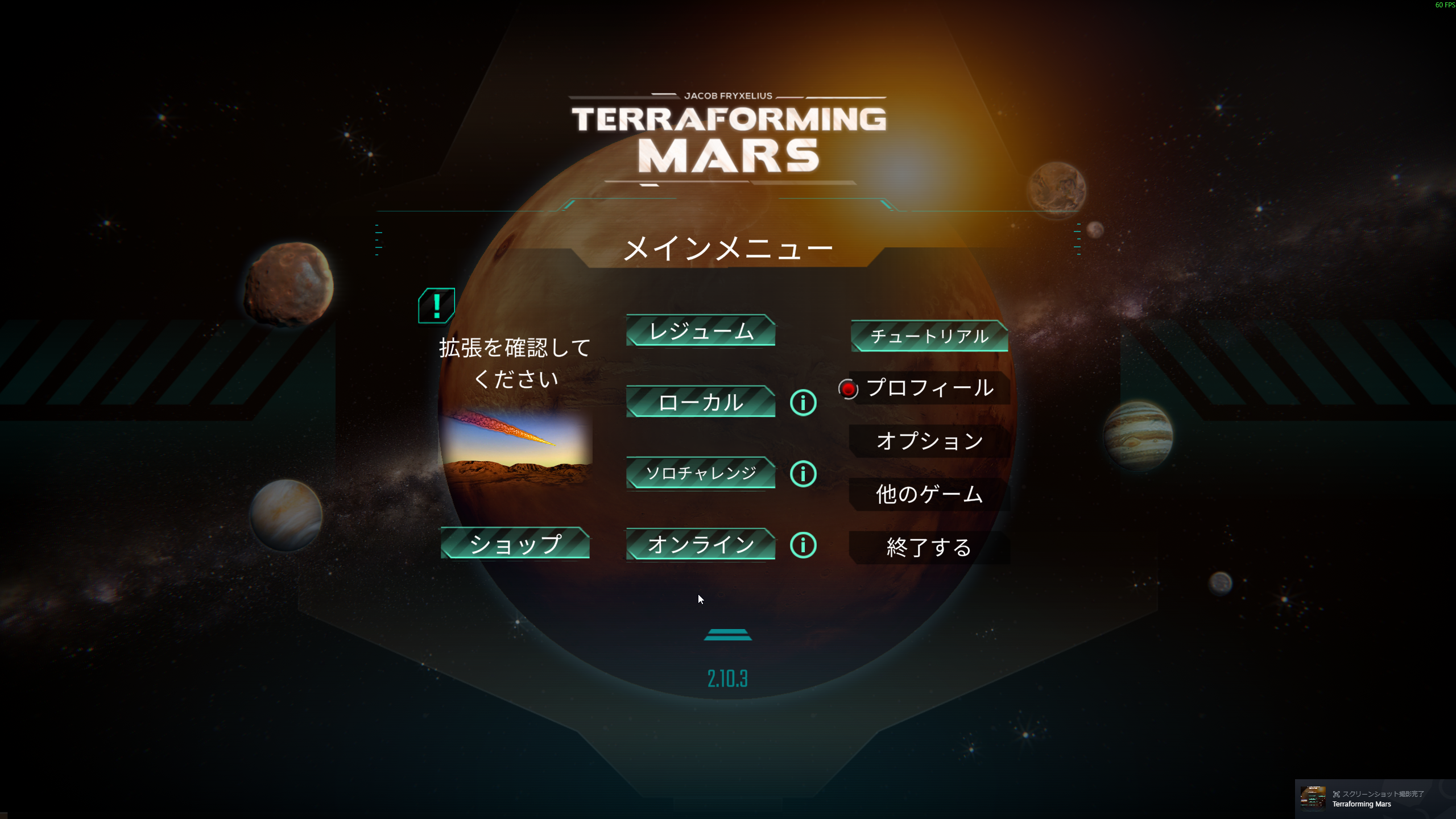1456x819 pixels.
Task: Show info for the オンライン mode
Action: [x=803, y=545]
